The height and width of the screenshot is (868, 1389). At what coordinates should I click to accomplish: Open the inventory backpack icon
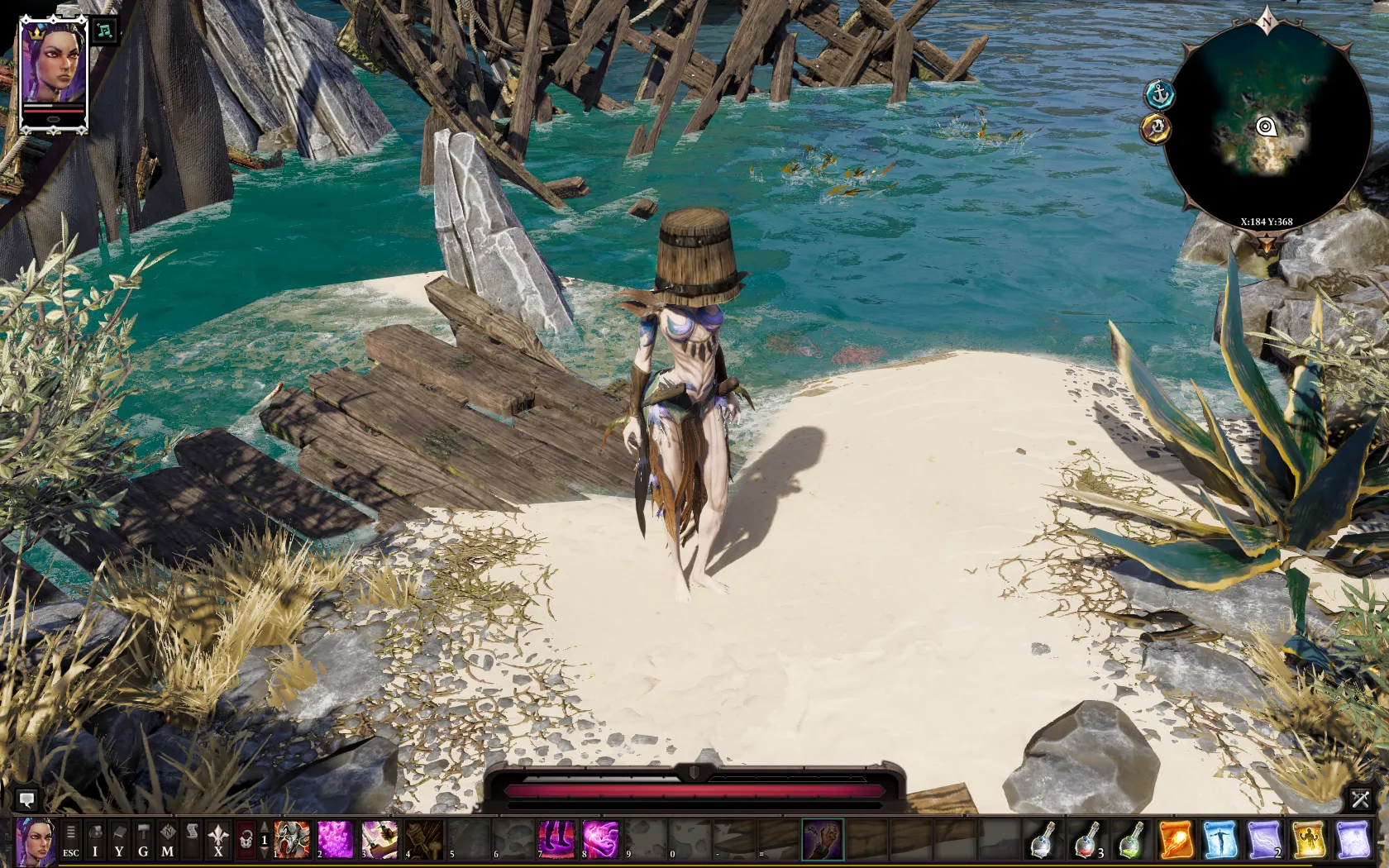(x=95, y=842)
